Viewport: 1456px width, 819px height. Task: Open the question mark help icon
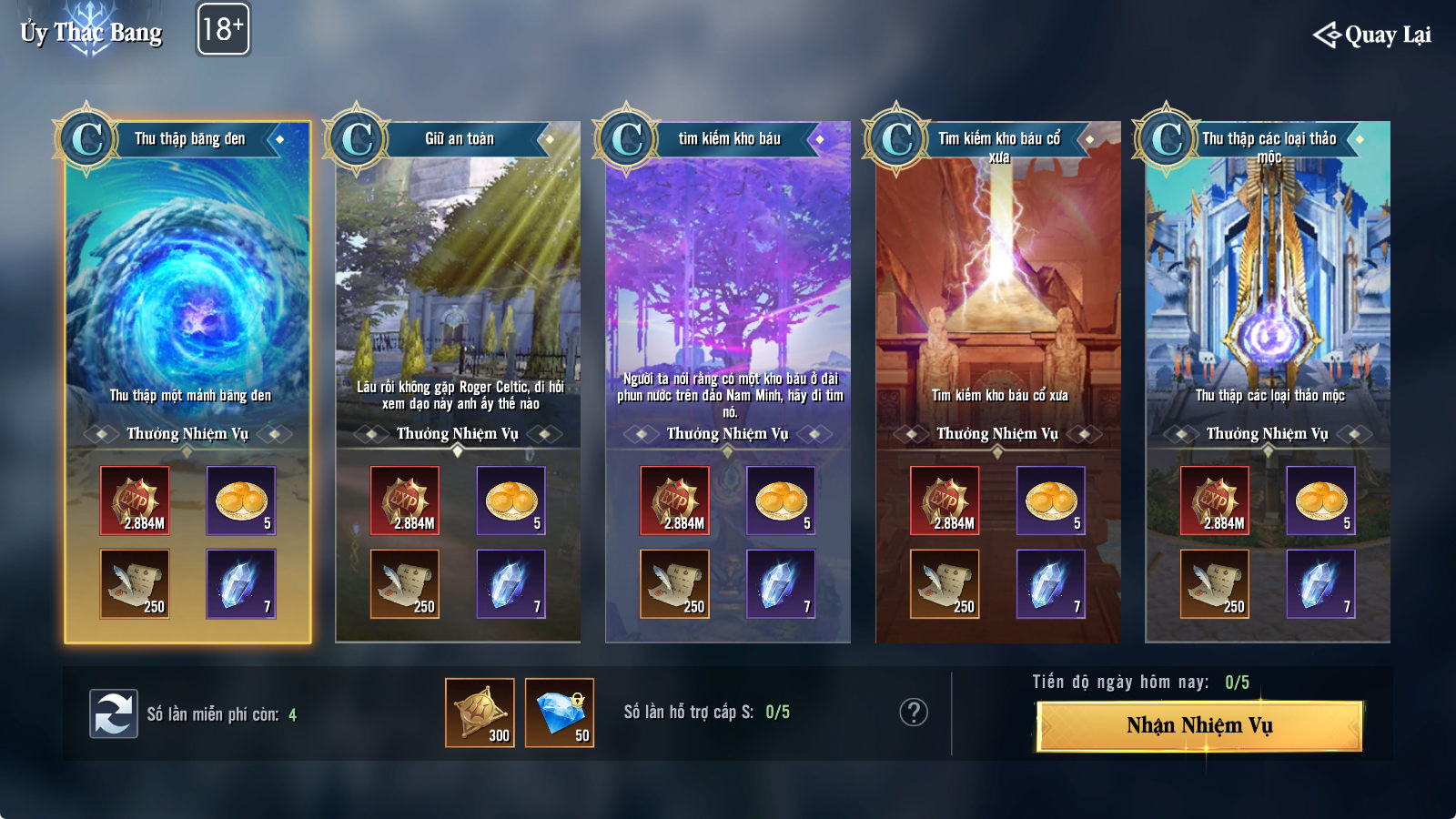coord(914,712)
